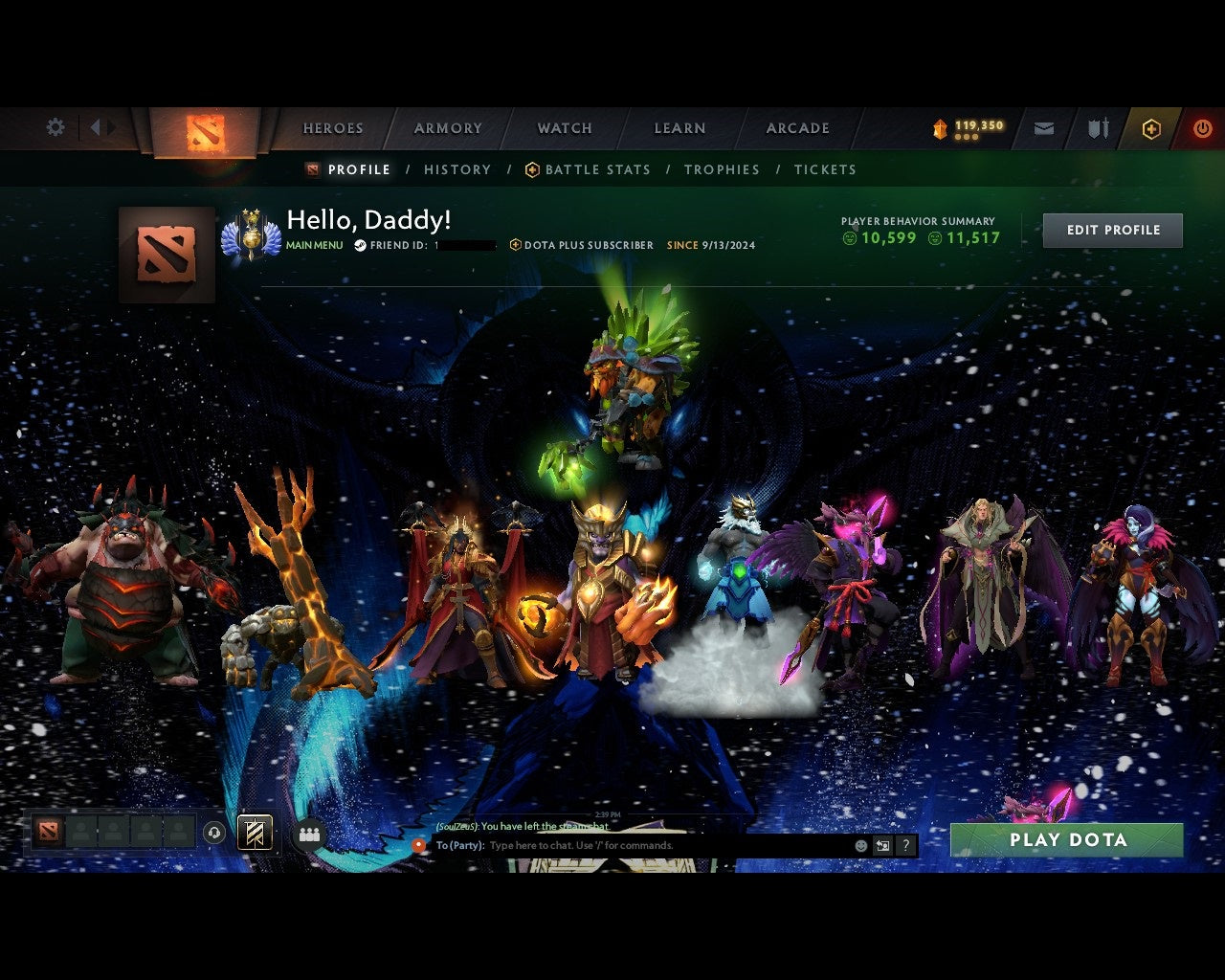Pop out chat with the window icon
The width and height of the screenshot is (1225, 980).
pyautogui.click(x=881, y=846)
